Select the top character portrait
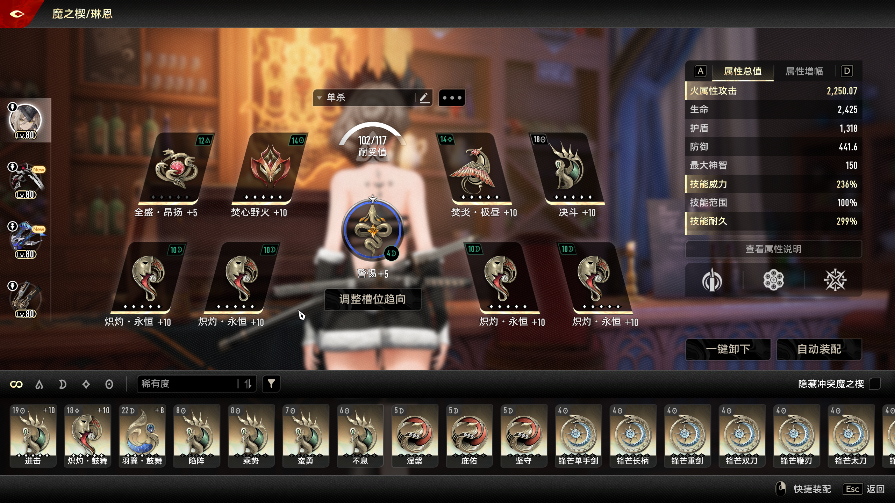 [24, 119]
